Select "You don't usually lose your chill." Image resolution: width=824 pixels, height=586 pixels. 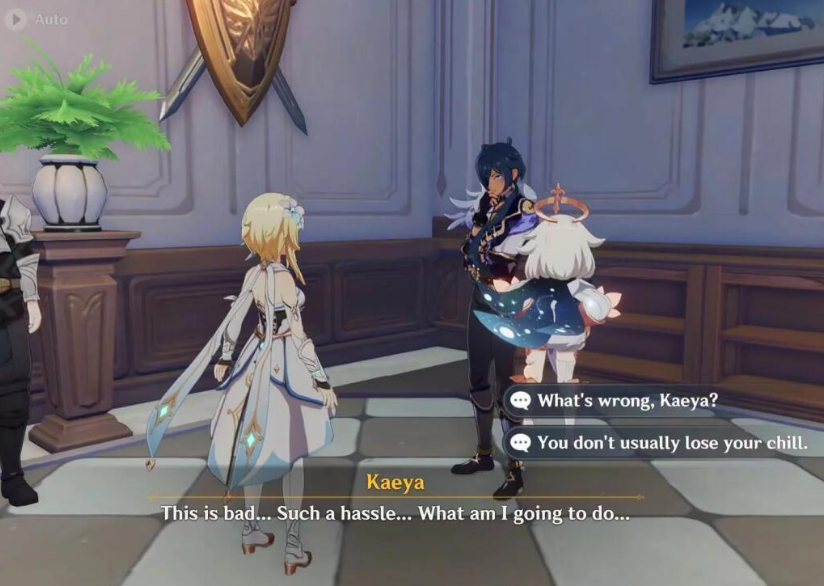(x=670, y=443)
